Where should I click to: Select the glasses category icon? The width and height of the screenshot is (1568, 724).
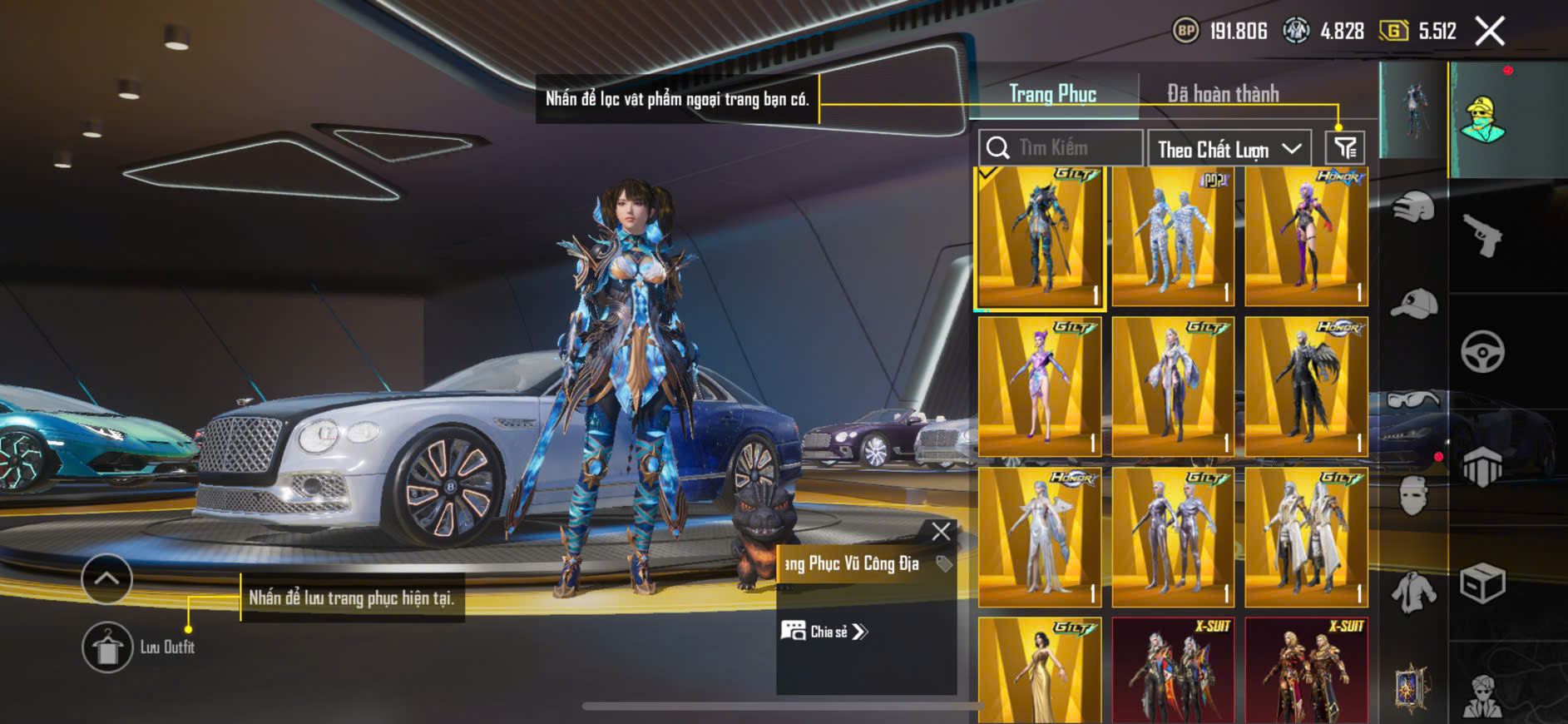click(x=1413, y=400)
